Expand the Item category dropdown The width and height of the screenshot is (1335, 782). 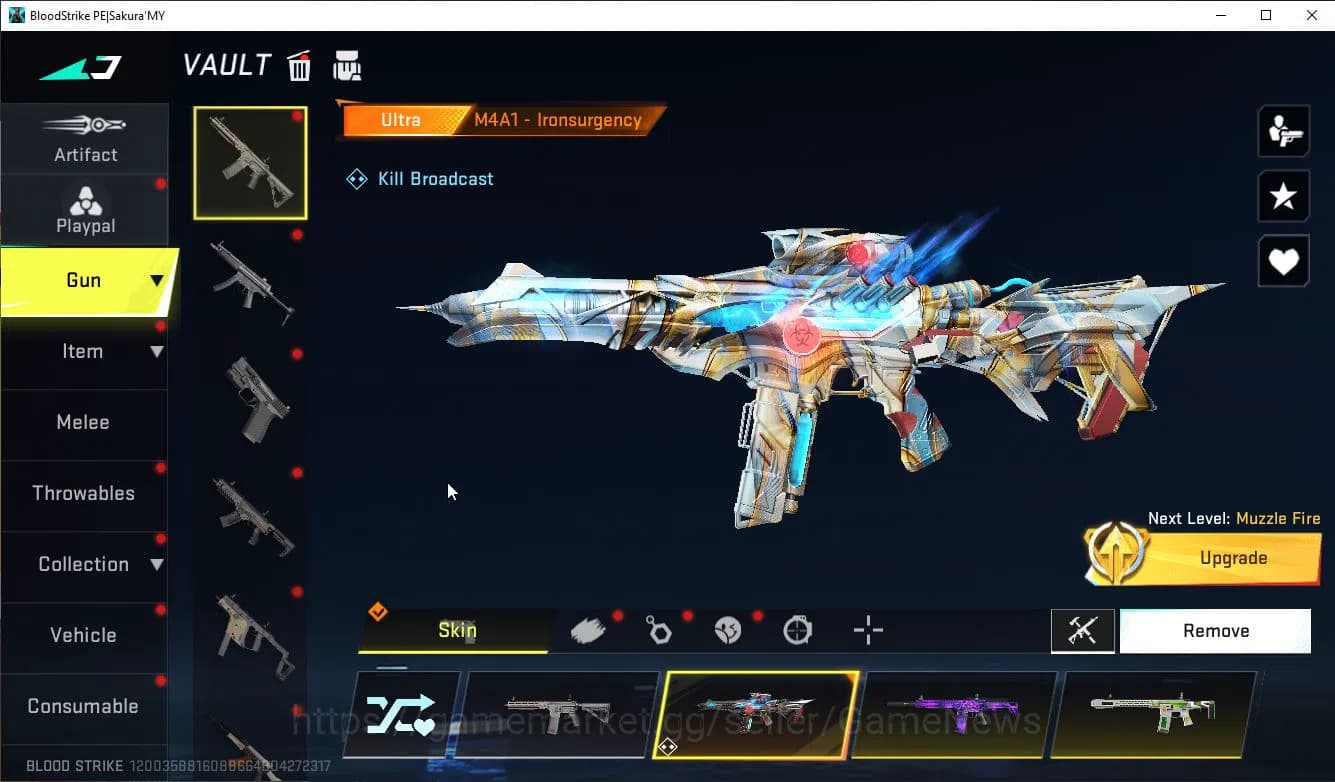click(x=156, y=352)
